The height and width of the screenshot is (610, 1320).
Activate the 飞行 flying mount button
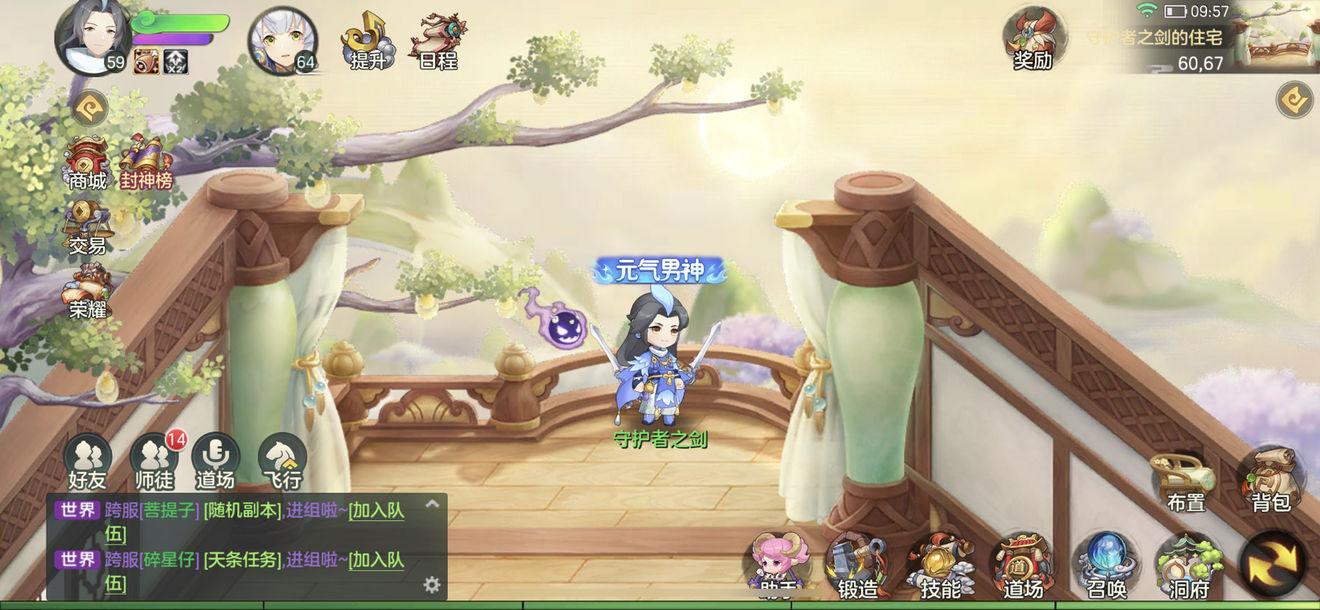click(x=281, y=462)
